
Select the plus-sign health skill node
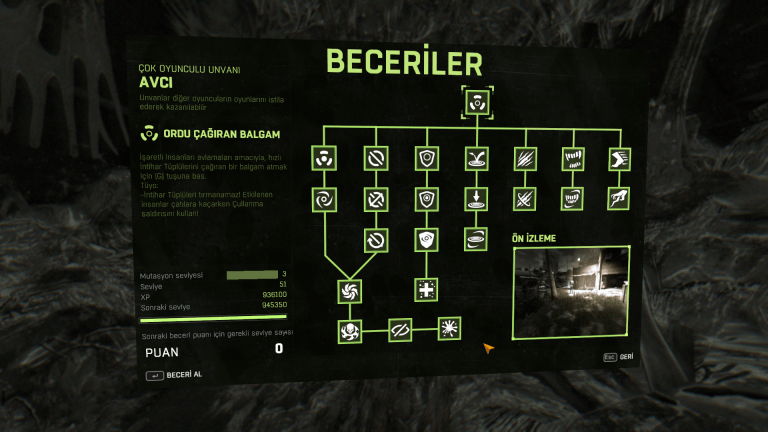(x=426, y=290)
